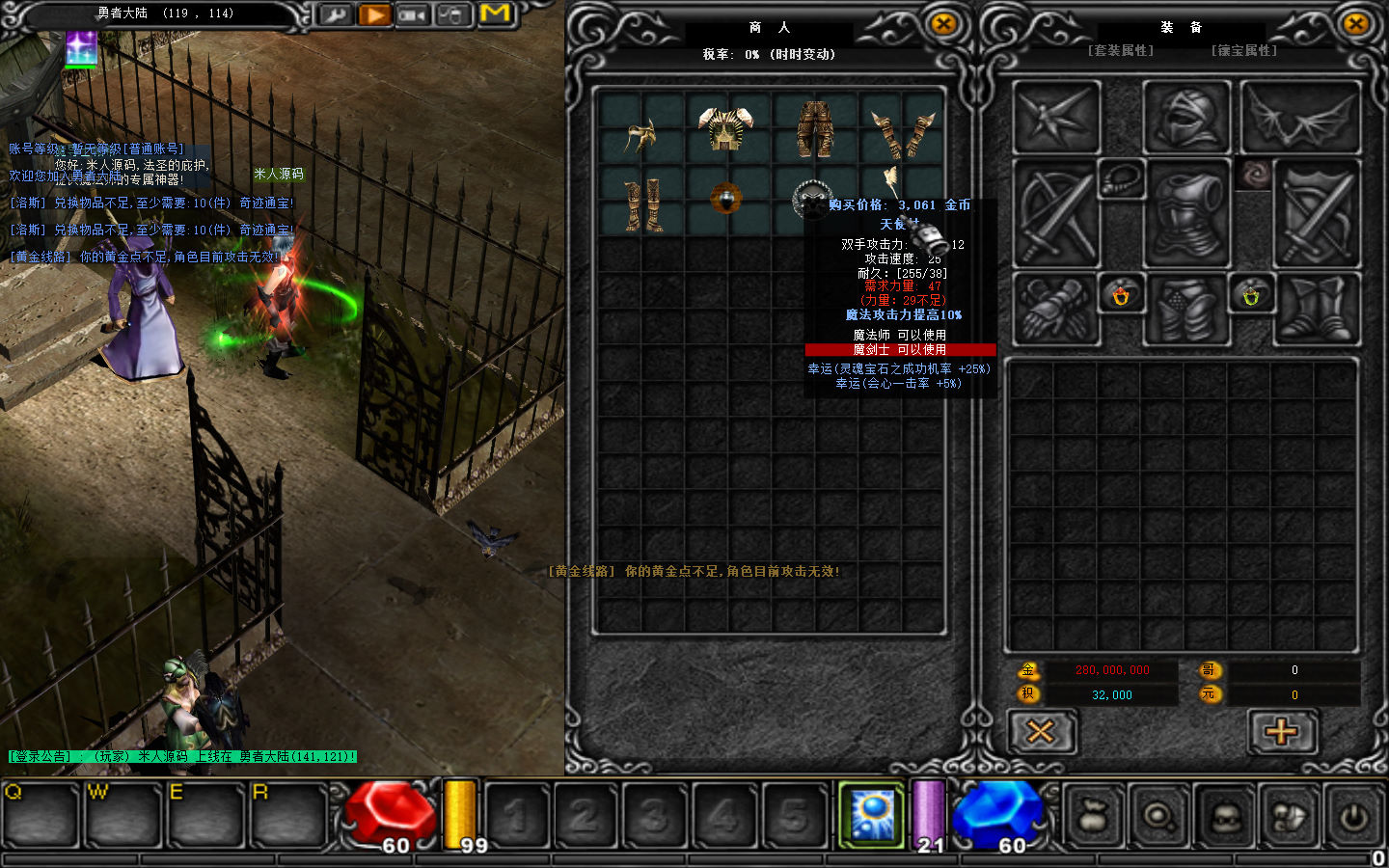The height and width of the screenshot is (868, 1389).
Task: Open the map with the M button
Action: 495,14
